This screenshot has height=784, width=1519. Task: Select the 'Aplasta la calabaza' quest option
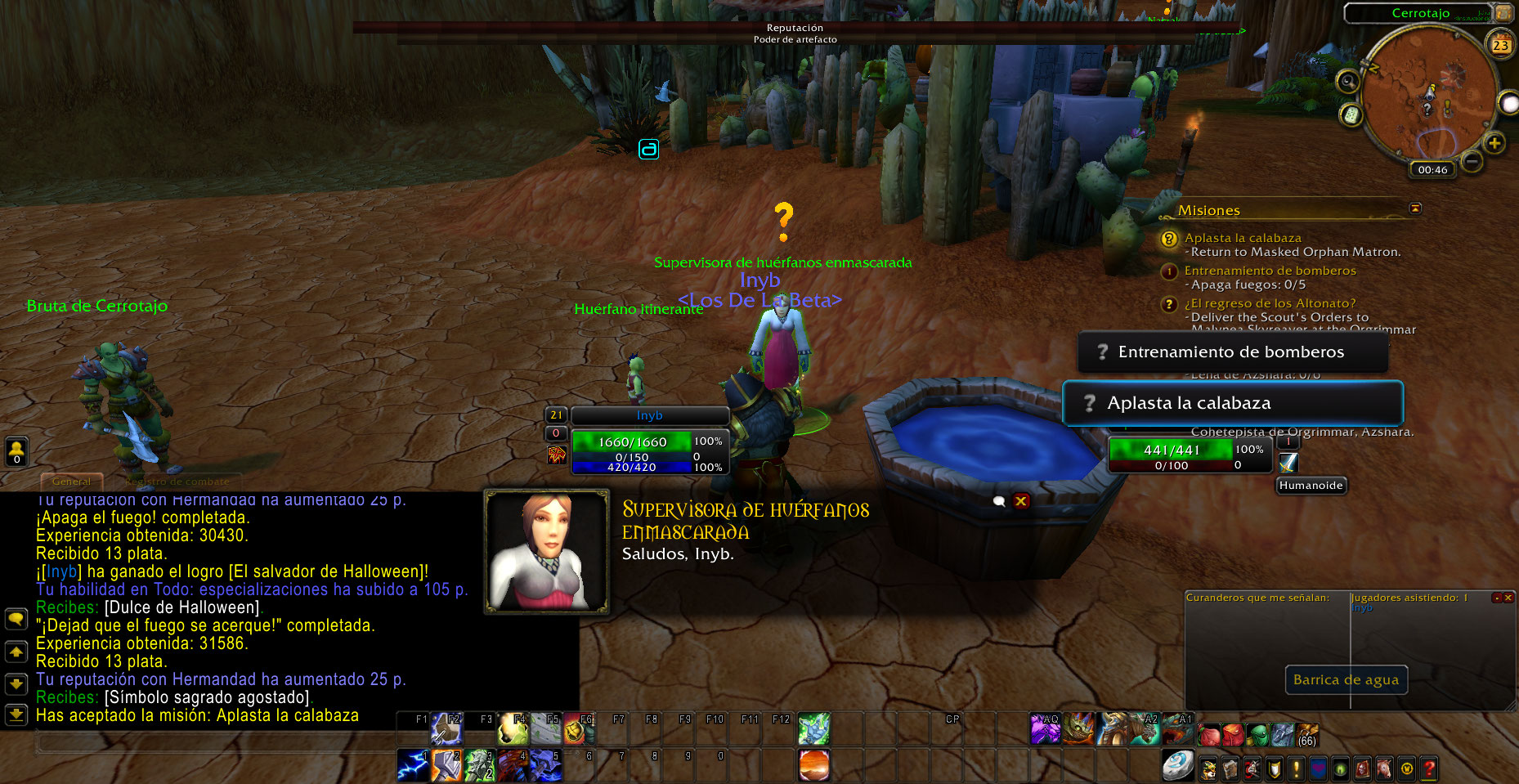click(1232, 403)
